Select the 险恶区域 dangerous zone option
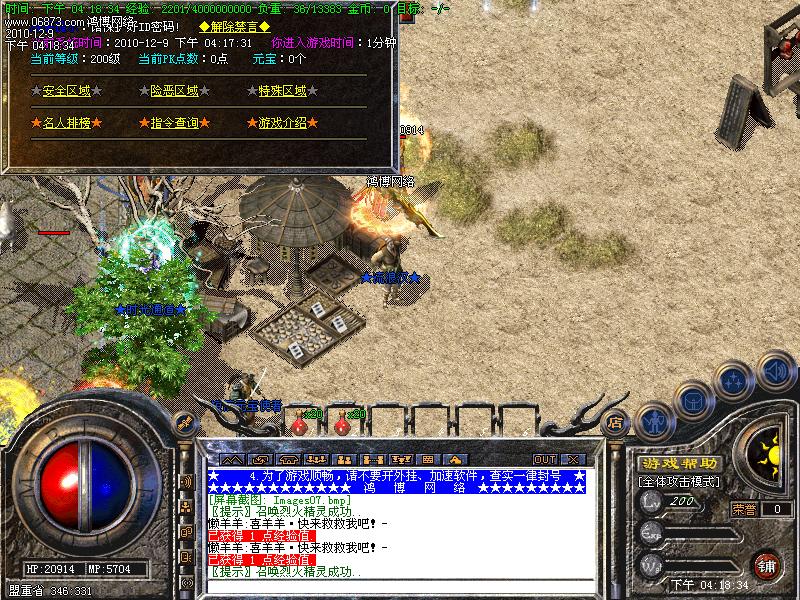 pos(174,91)
